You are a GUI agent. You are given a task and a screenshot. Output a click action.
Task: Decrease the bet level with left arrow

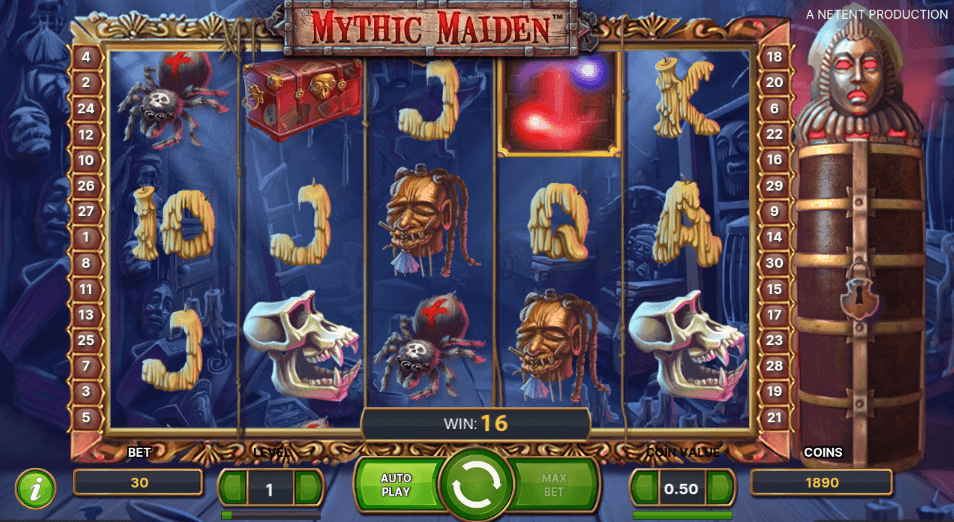pyautogui.click(x=234, y=488)
